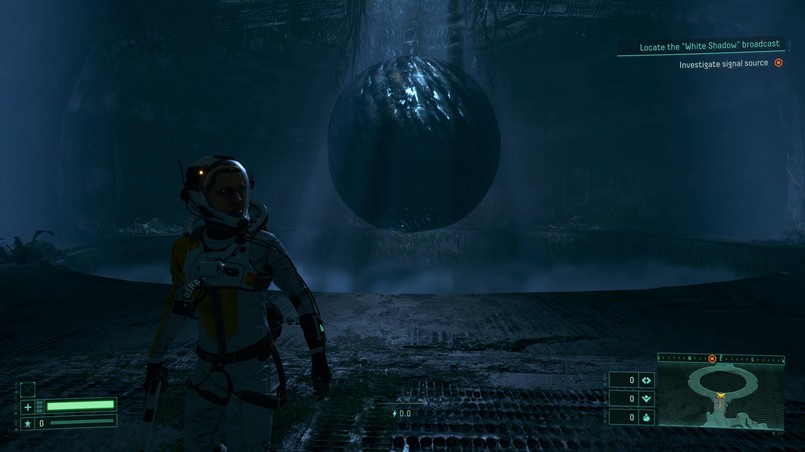Click the orange hexagon compass marker

712,358
